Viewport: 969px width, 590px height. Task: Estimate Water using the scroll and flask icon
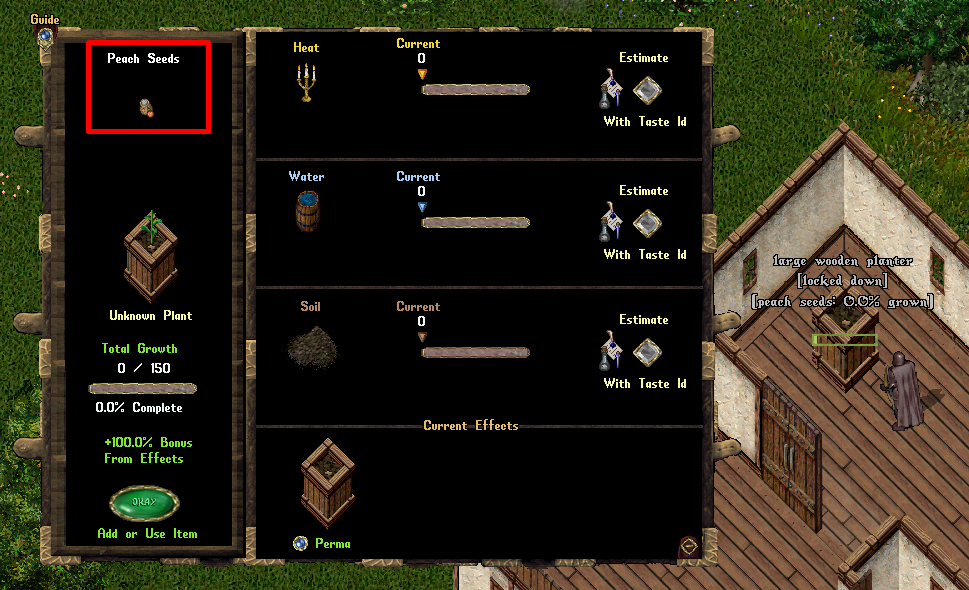612,222
